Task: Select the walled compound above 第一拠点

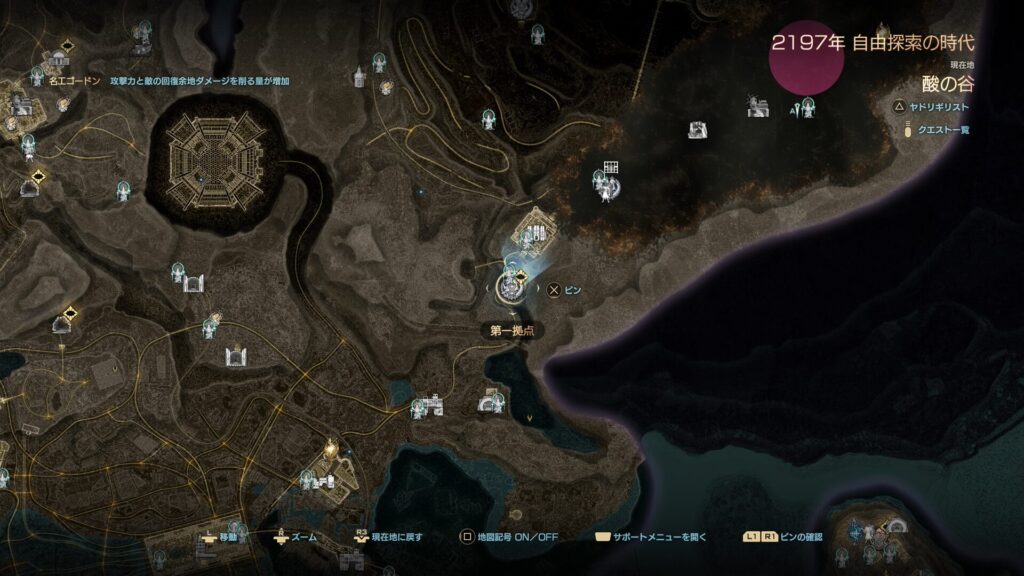Action: click(537, 230)
